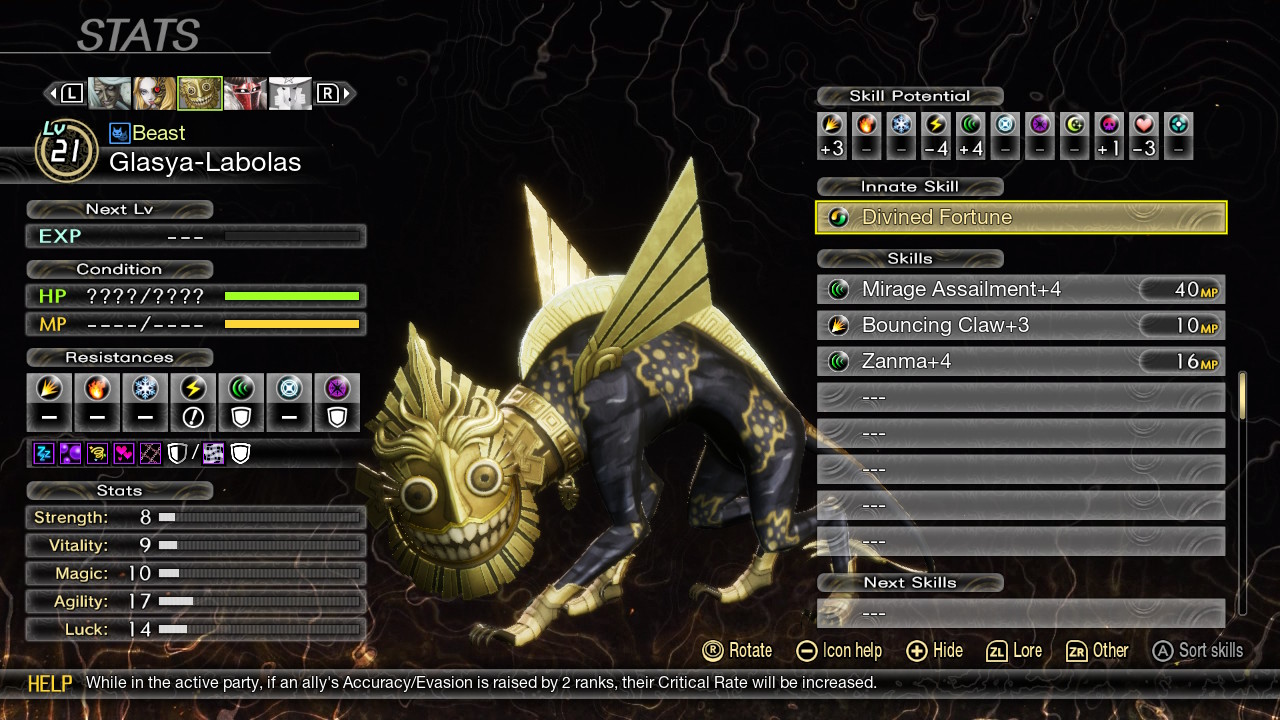Select the Bouncing Claw+3 skill
Viewport: 1280px width, 720px height.
pos(1021,326)
